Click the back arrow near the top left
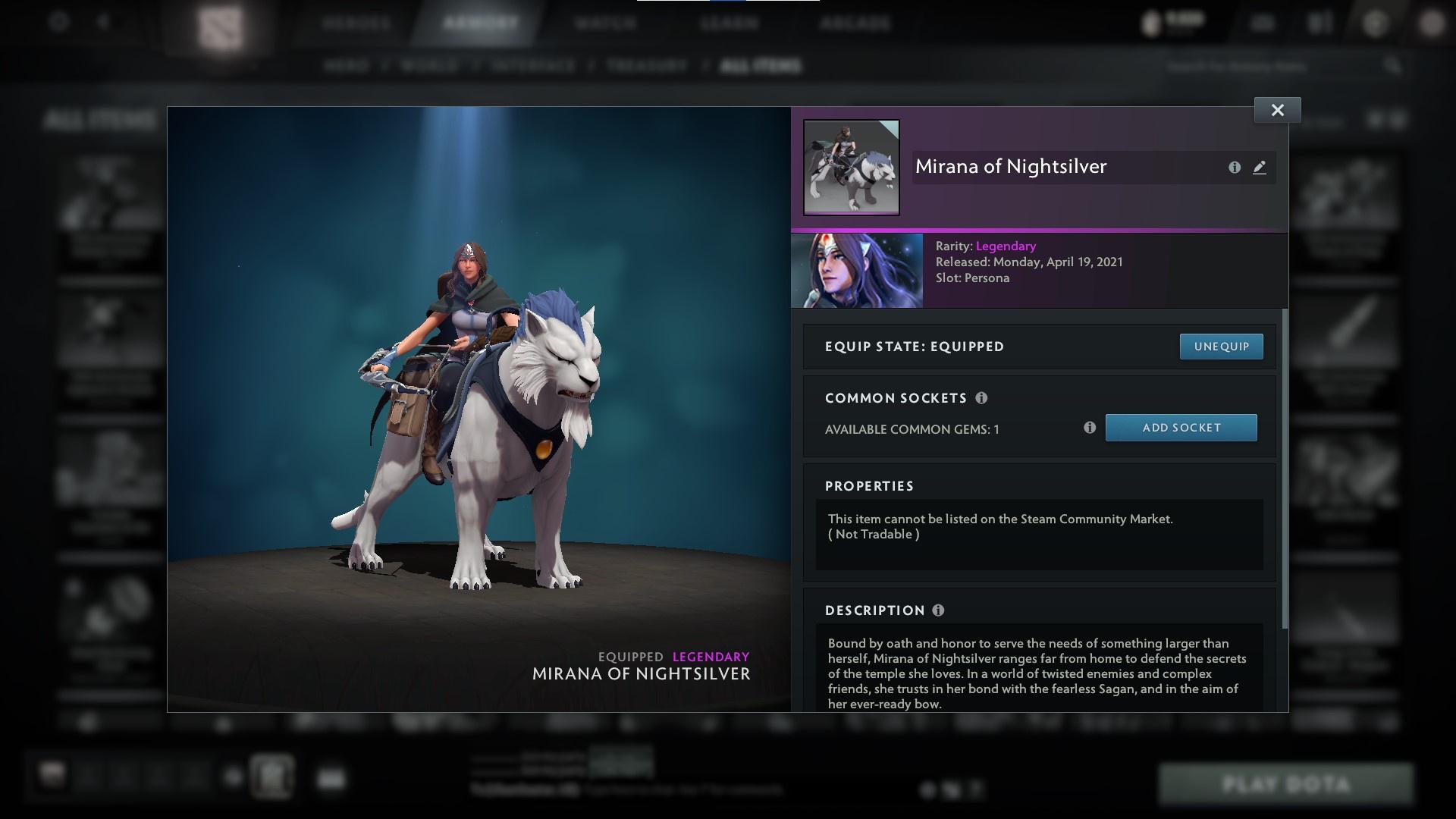Screen dimensions: 1456x819 [x=104, y=22]
